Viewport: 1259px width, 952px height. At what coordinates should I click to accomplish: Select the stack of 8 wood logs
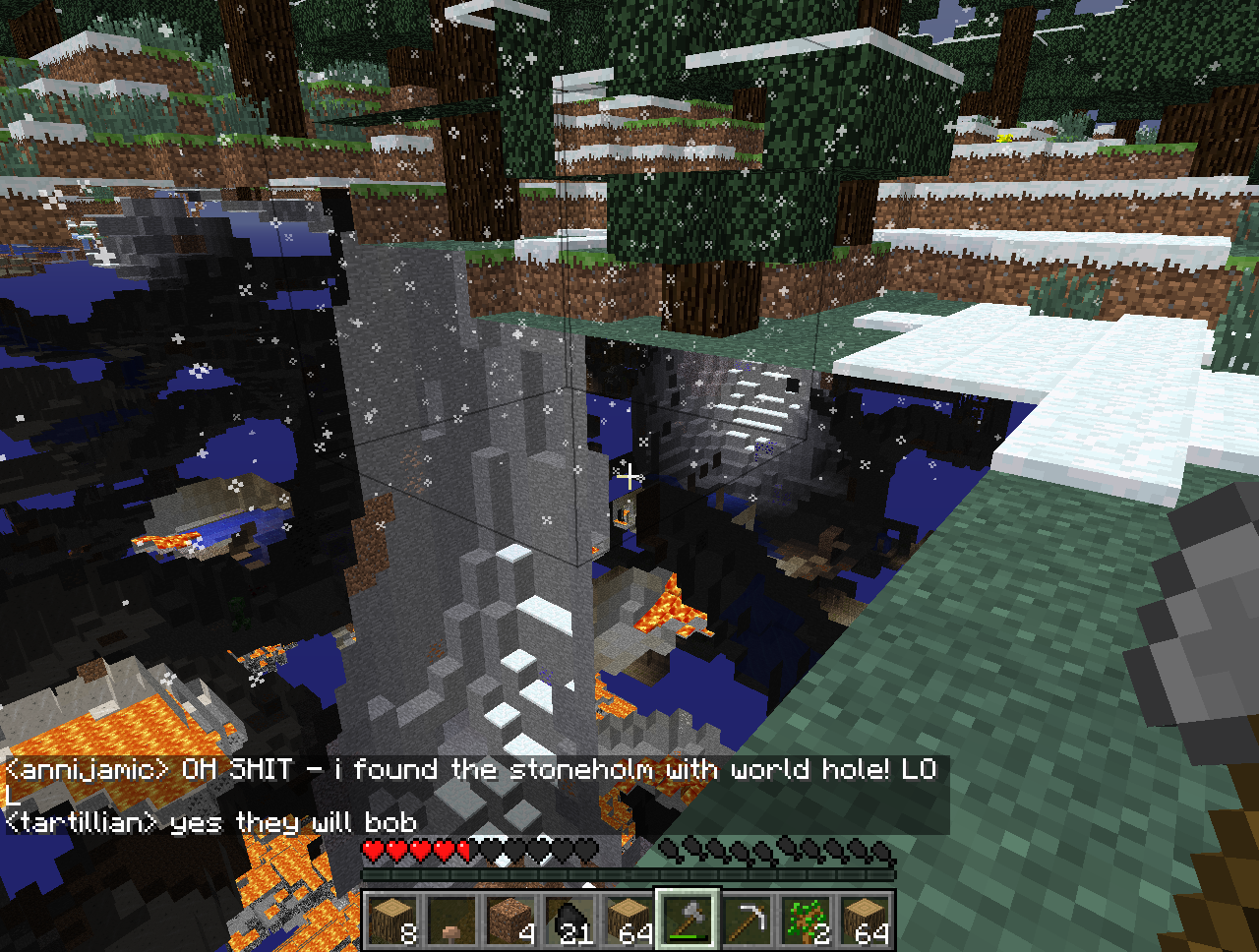pyautogui.click(x=392, y=921)
